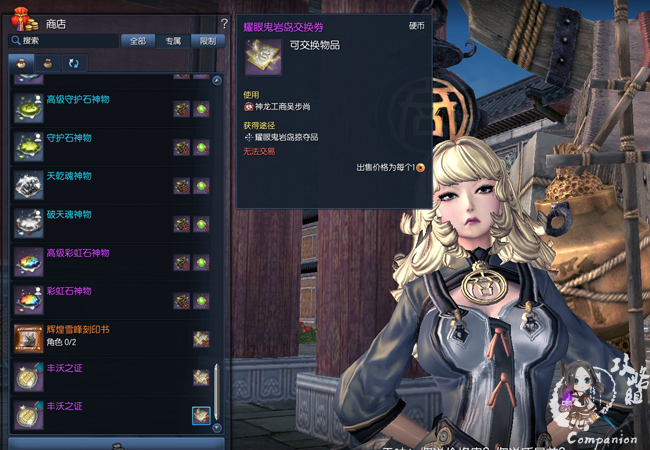Open the shop help question mark
The height and width of the screenshot is (450, 650).
click(224, 23)
